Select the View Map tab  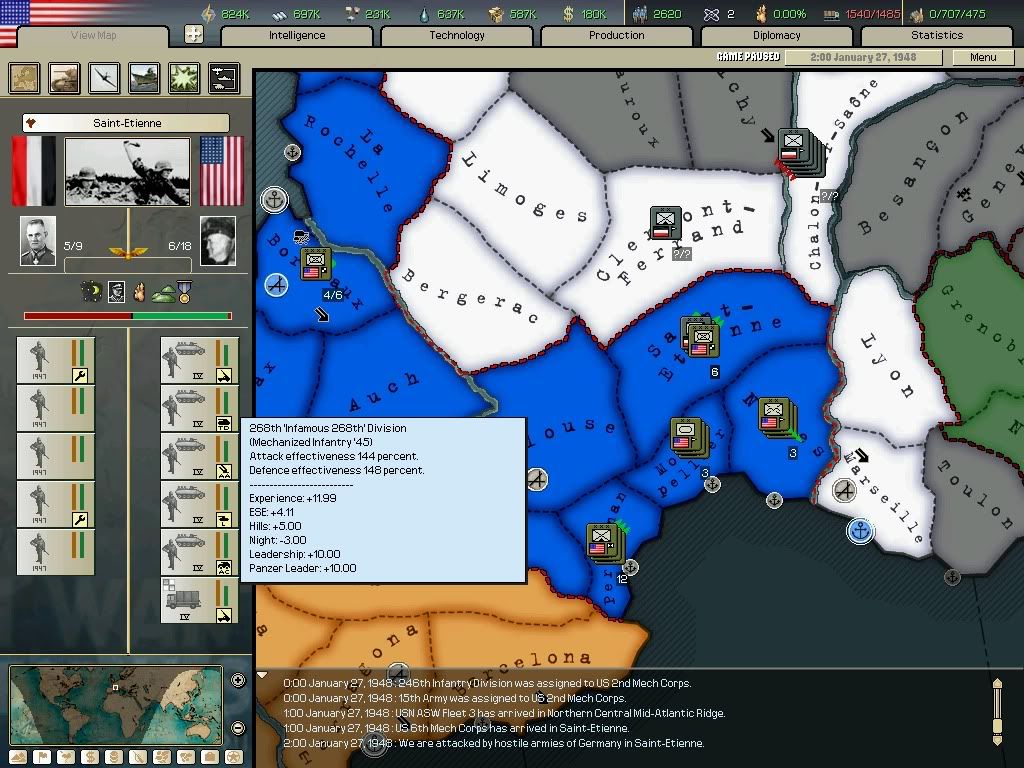[94, 36]
